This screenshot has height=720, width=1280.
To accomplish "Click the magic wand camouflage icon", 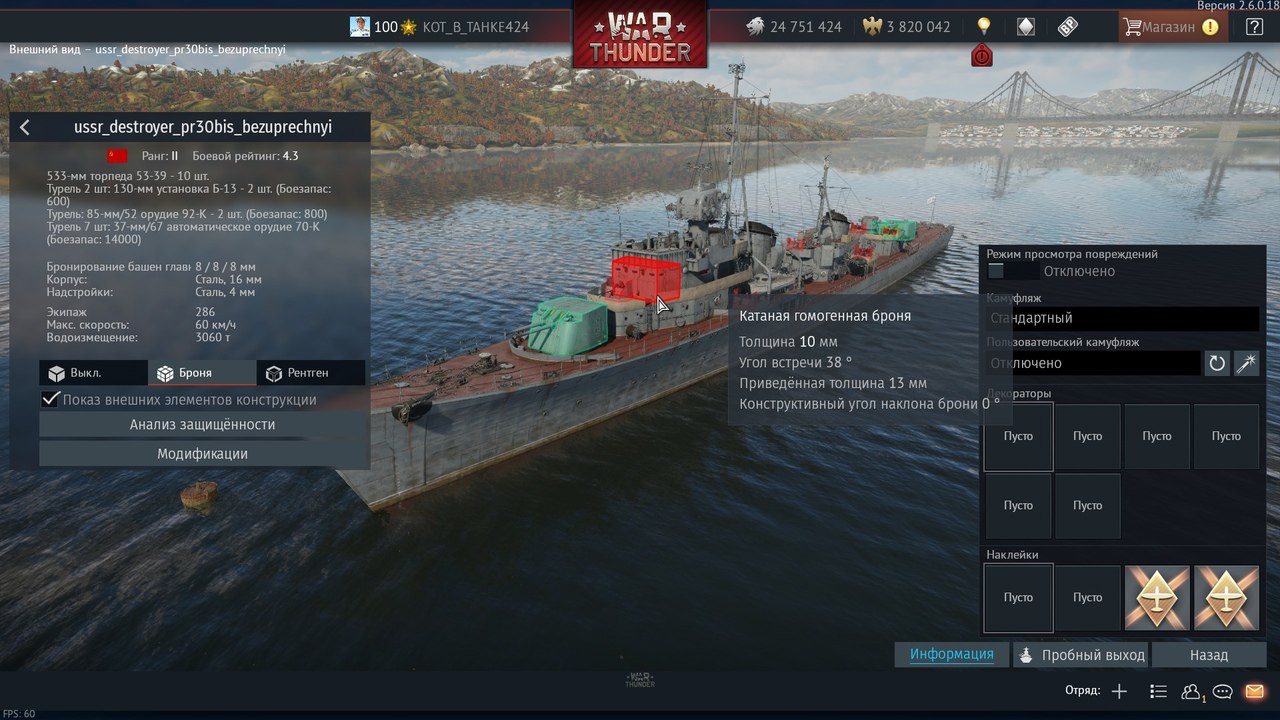I will tap(1246, 363).
